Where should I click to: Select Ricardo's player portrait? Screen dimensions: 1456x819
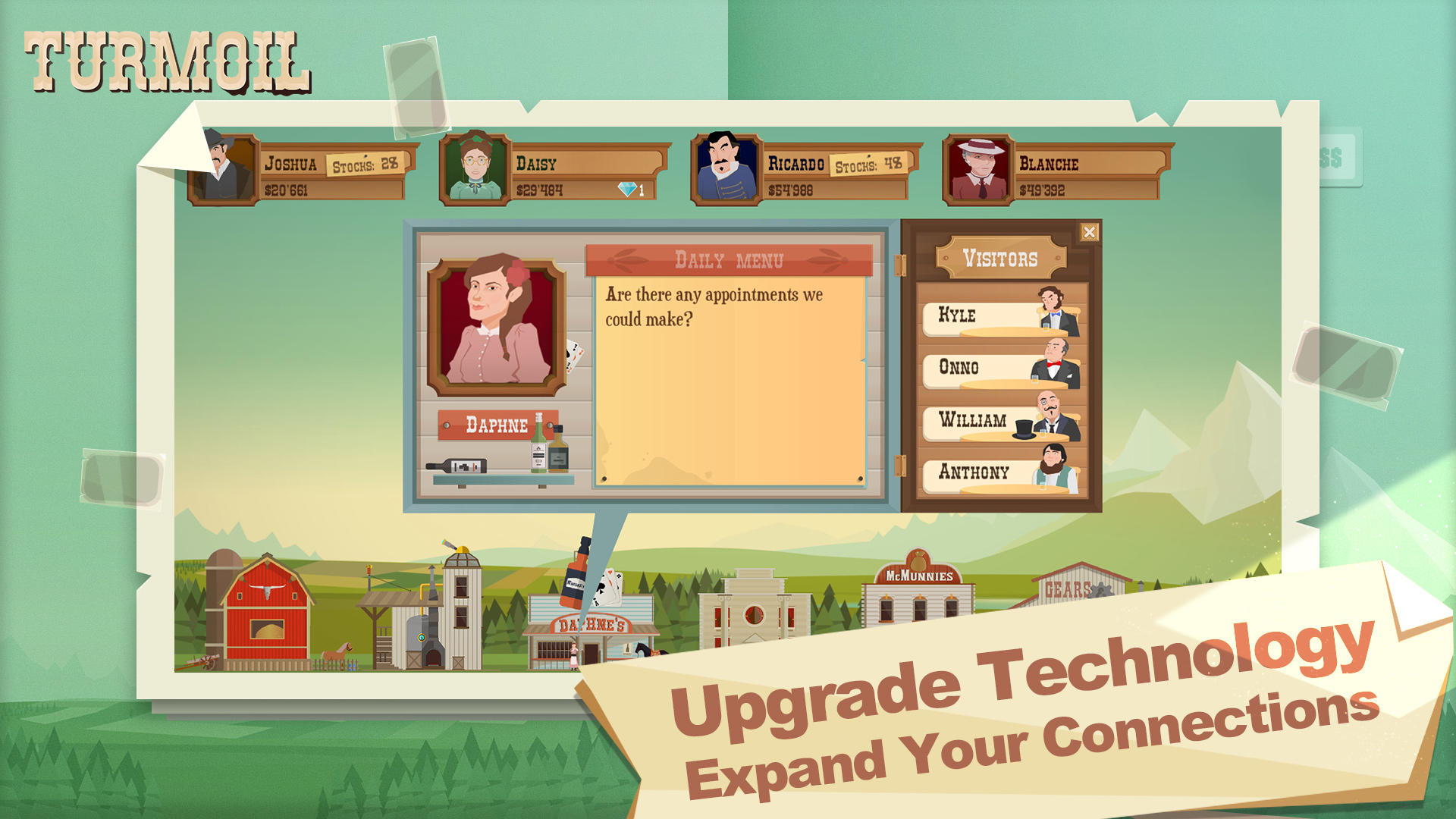click(726, 168)
